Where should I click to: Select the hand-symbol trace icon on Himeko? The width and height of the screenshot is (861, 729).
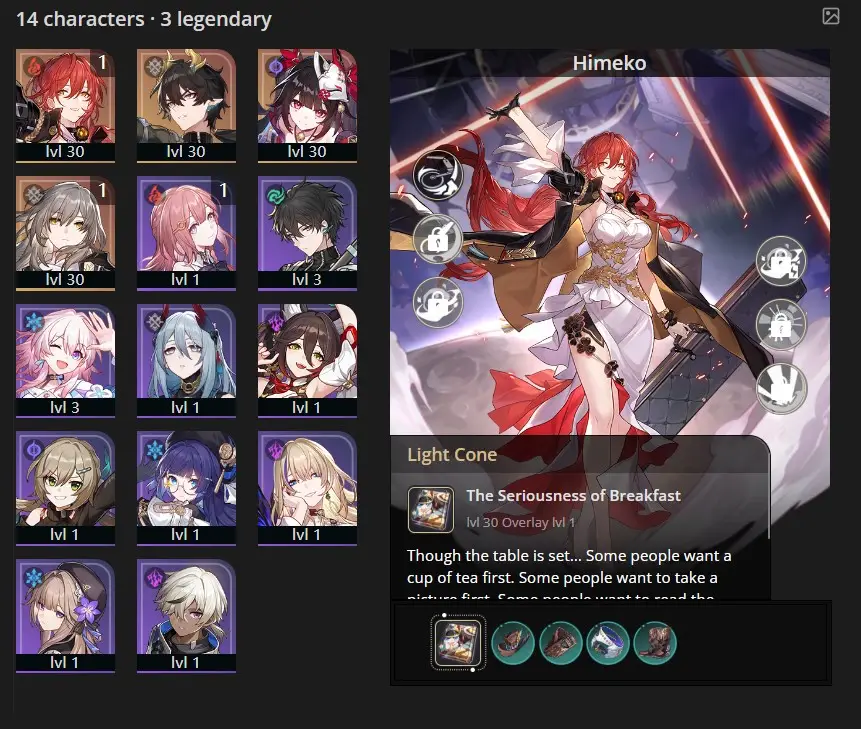pyautogui.click(x=781, y=388)
